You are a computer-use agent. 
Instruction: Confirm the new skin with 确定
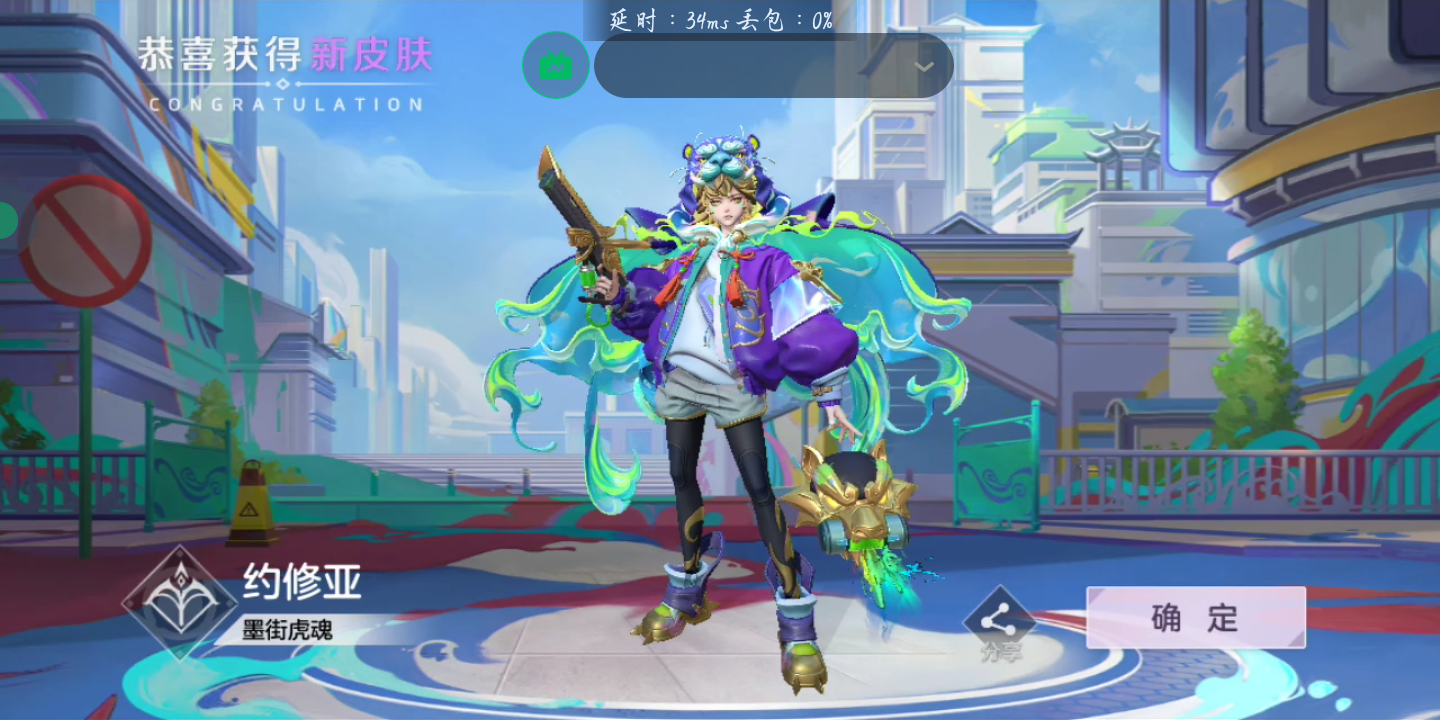click(1195, 617)
